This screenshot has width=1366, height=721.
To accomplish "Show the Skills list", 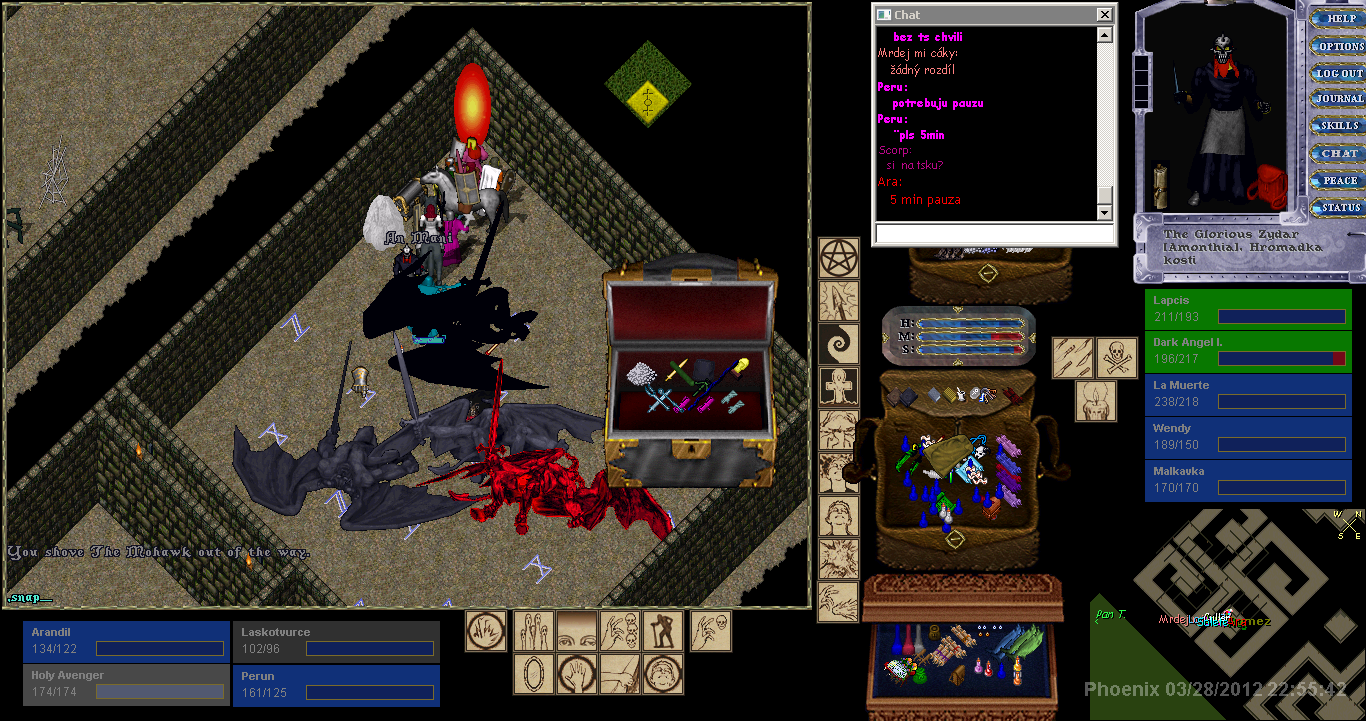I will coord(1340,126).
